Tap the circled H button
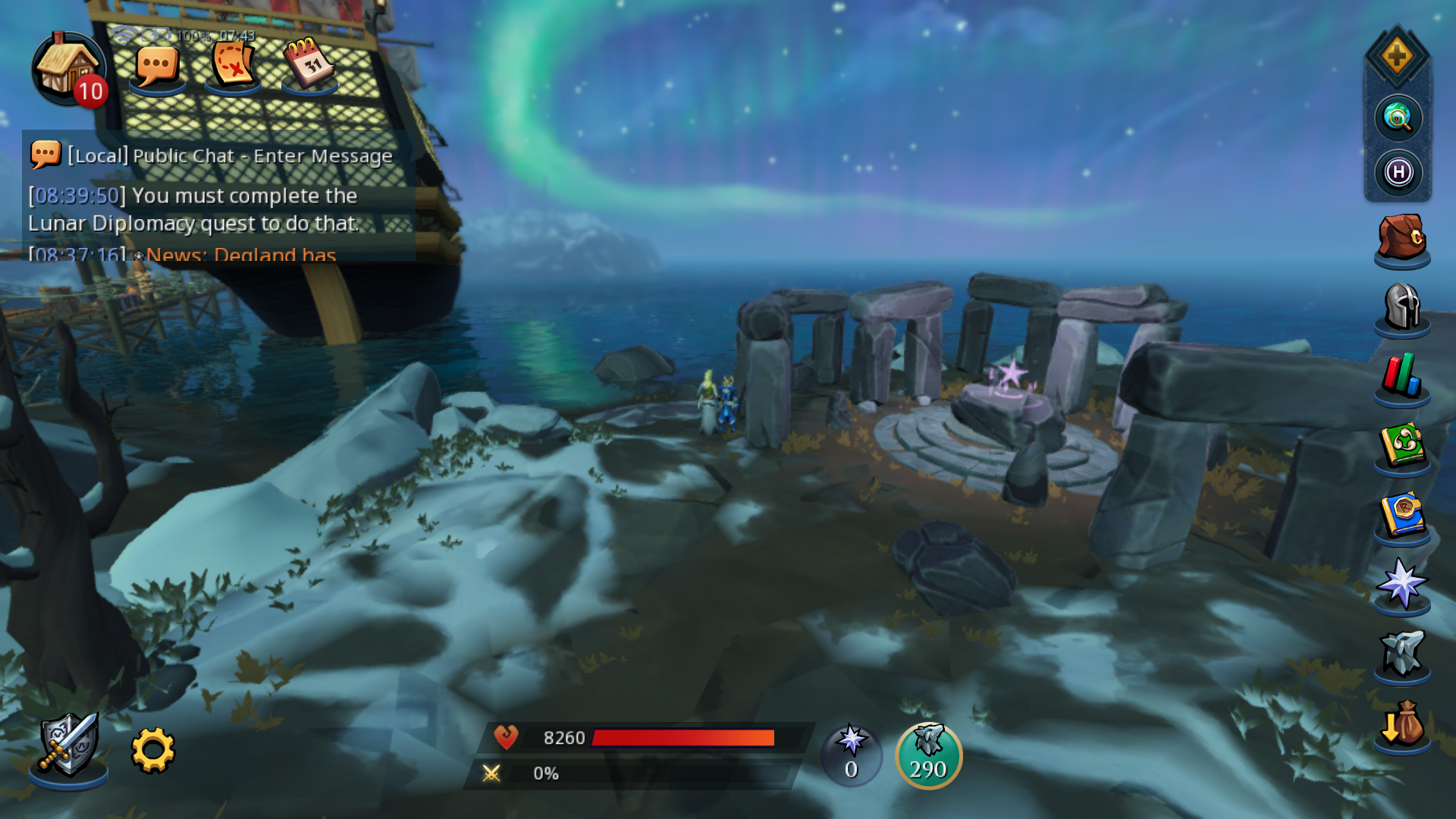Image resolution: width=1456 pixels, height=819 pixels. pyautogui.click(x=1398, y=172)
